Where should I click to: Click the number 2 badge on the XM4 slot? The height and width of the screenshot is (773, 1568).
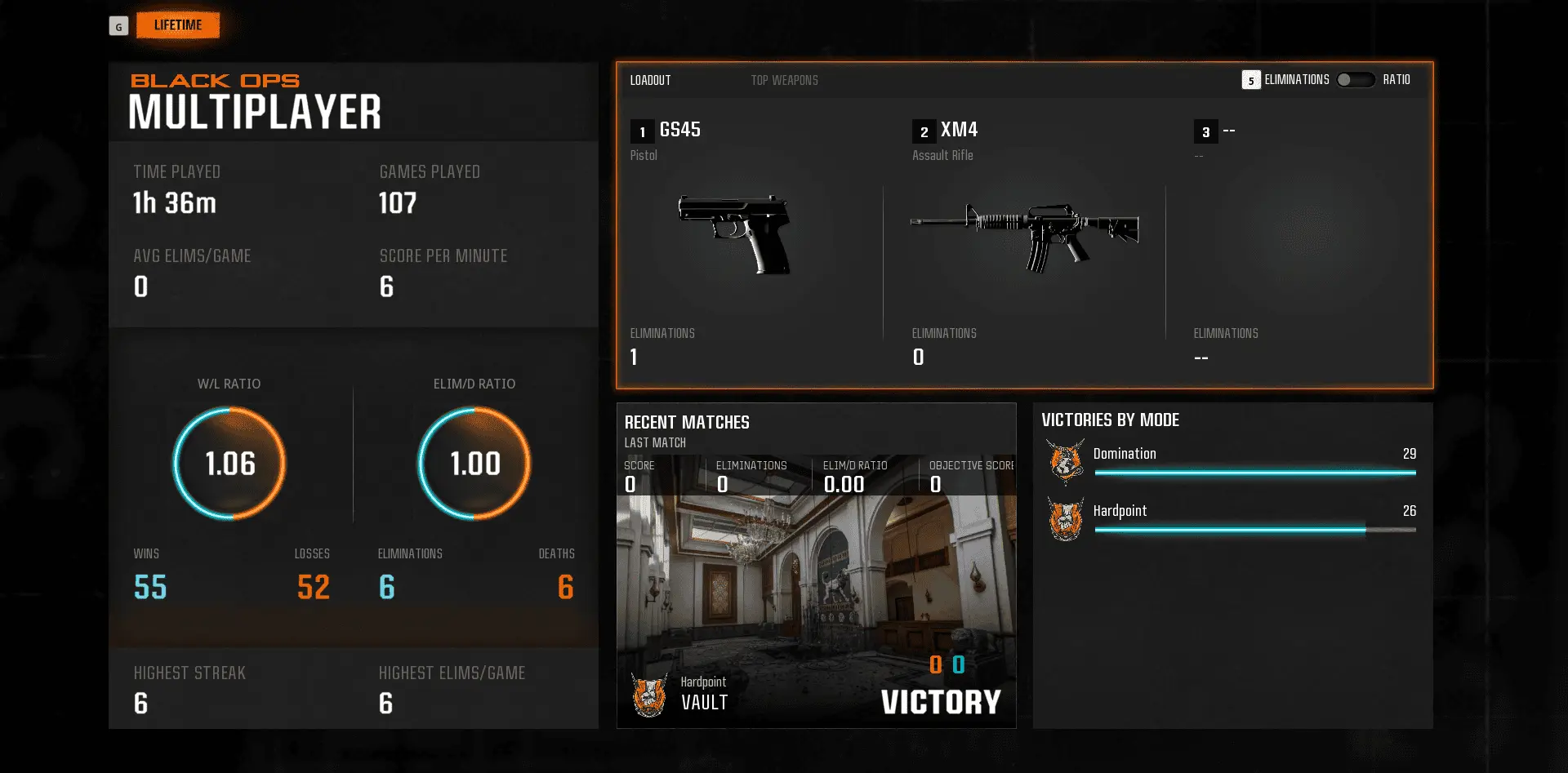(x=923, y=131)
